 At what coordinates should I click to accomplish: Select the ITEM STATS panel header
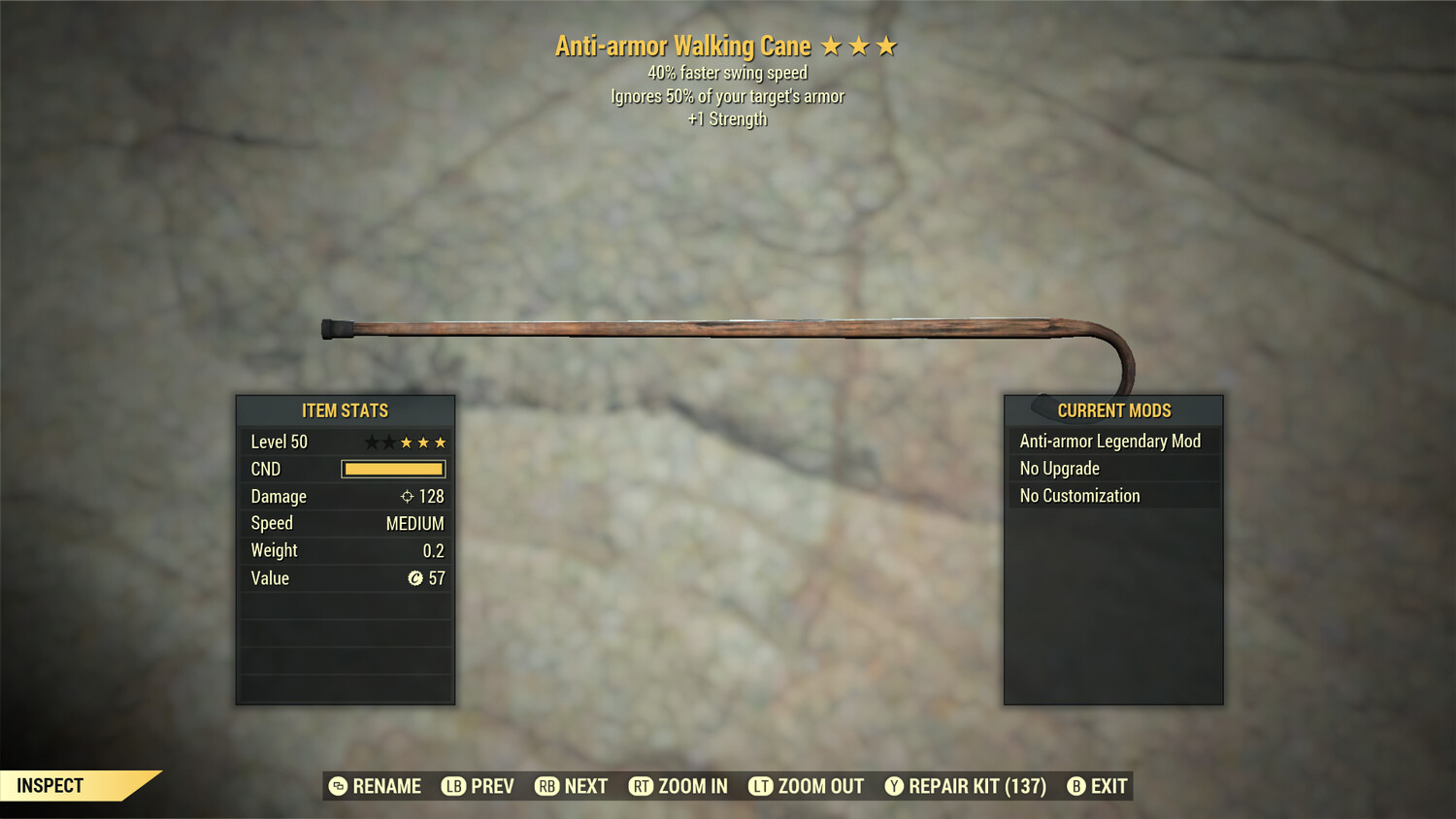345,410
